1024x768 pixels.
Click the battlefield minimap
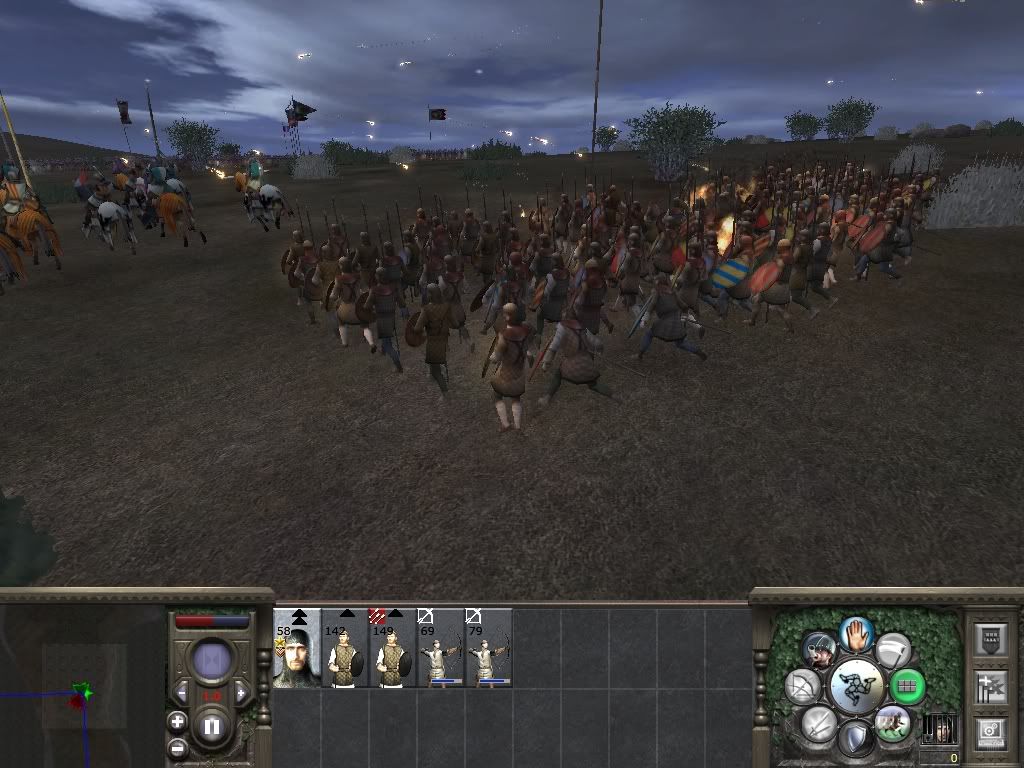[x=80, y=690]
